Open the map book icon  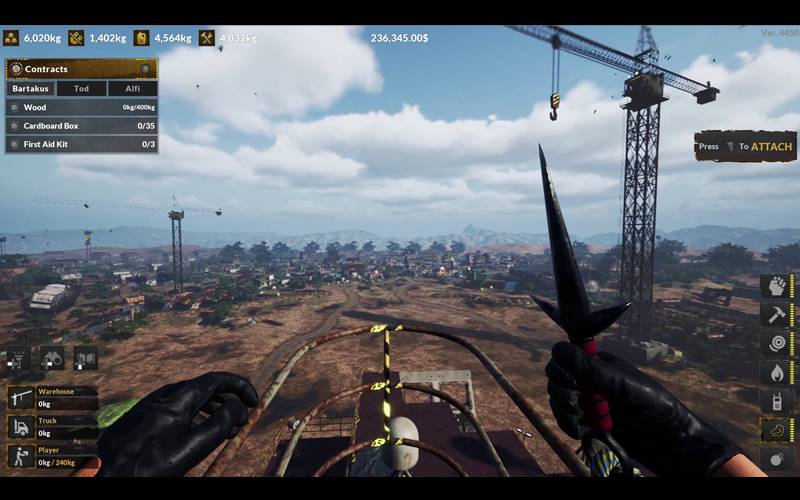click(x=85, y=357)
